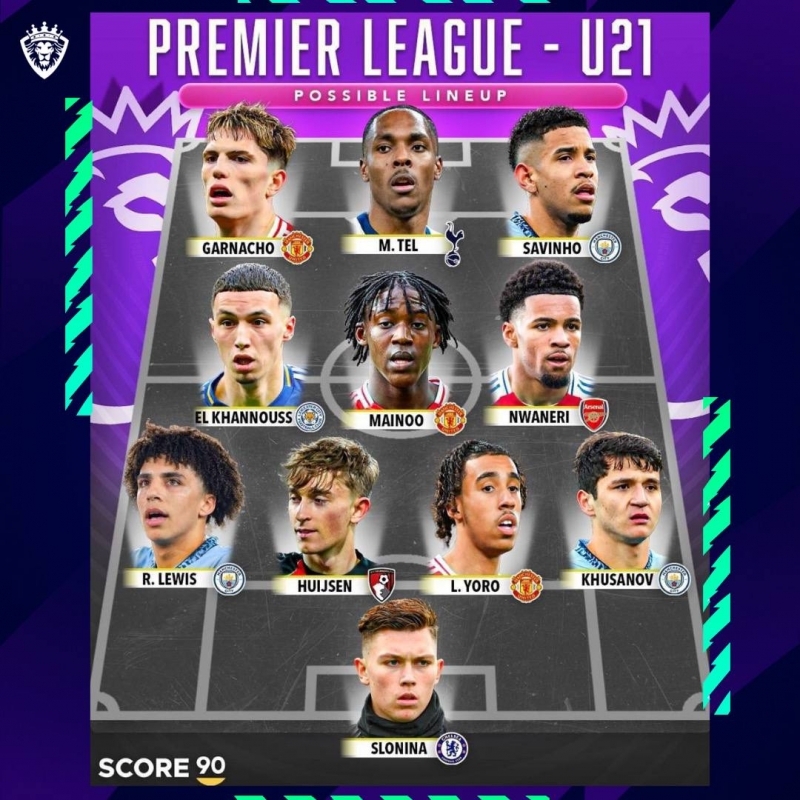Select the L. Yoro player card

point(478,510)
